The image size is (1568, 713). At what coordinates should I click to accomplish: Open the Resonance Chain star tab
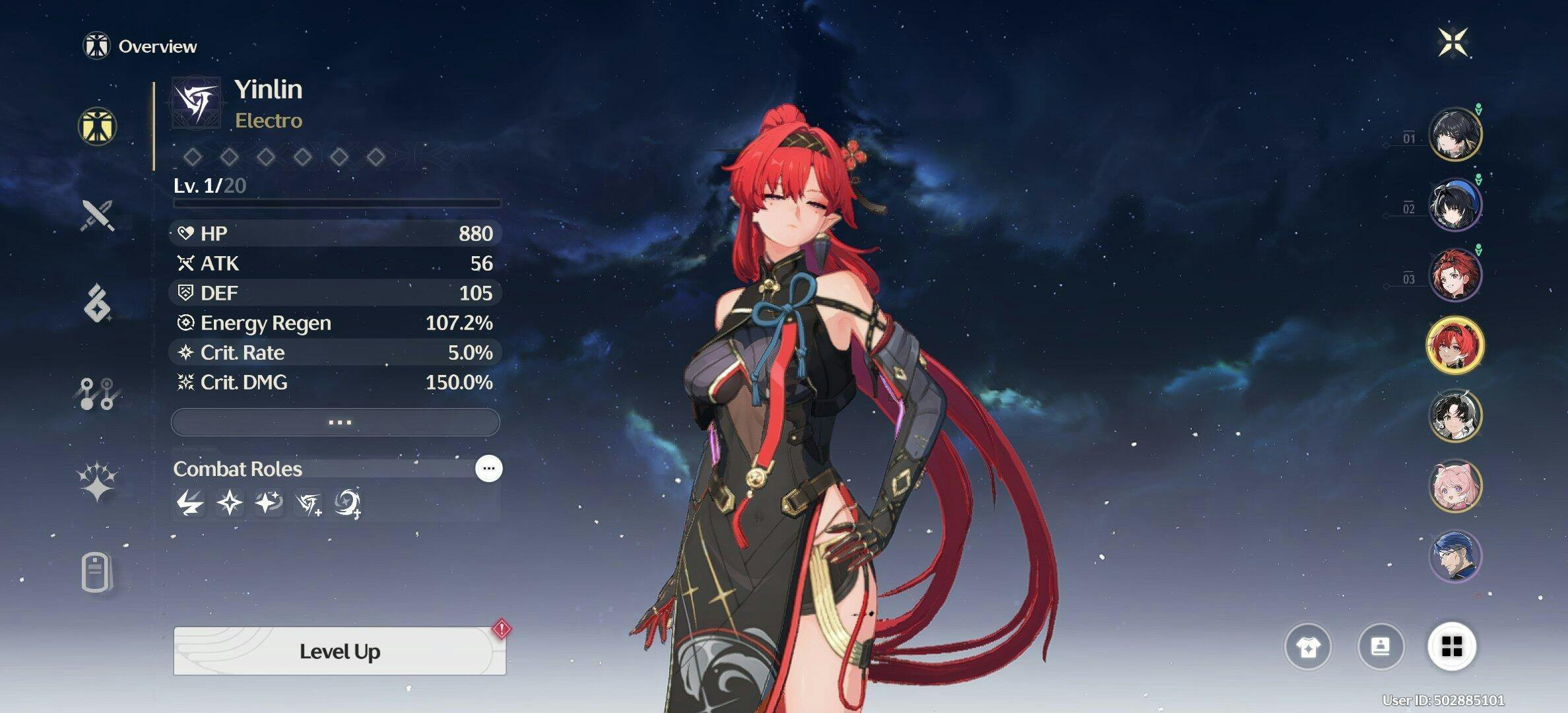98,481
